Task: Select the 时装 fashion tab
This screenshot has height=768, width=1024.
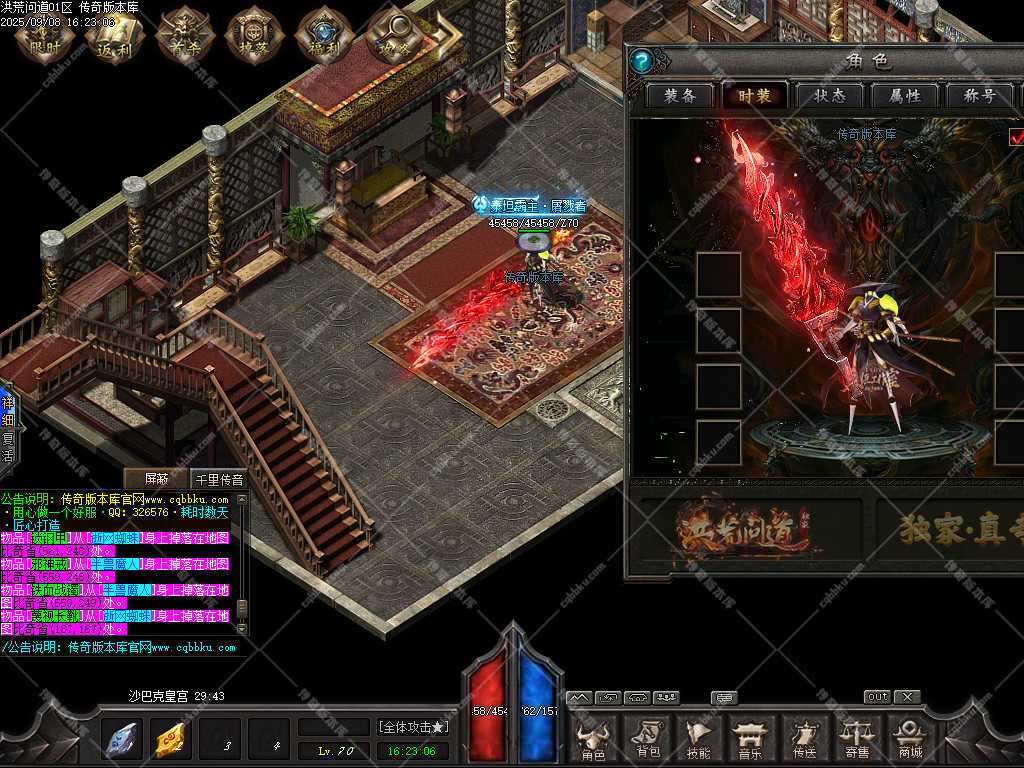Action: (756, 96)
